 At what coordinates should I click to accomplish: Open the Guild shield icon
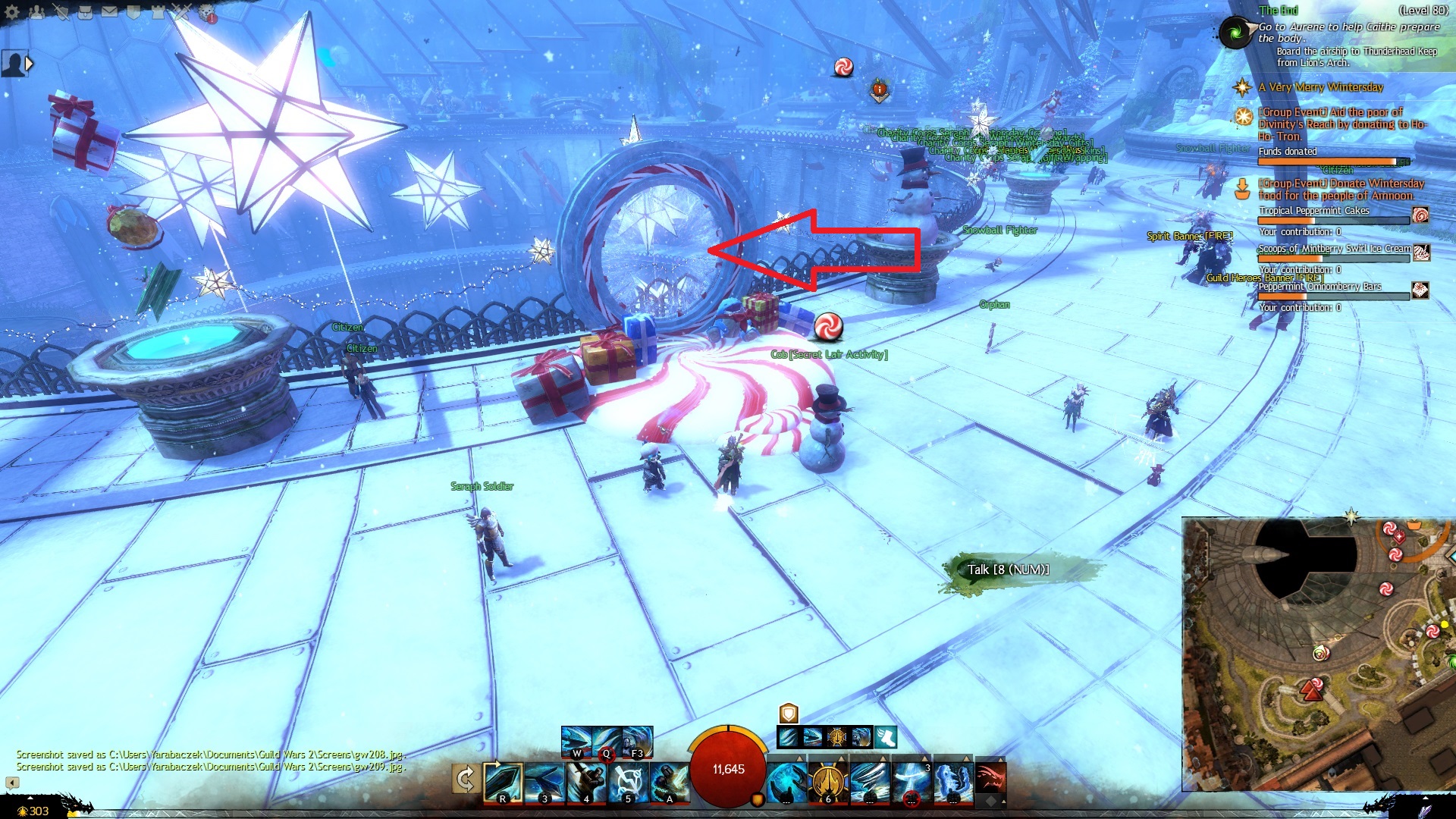coord(133,12)
